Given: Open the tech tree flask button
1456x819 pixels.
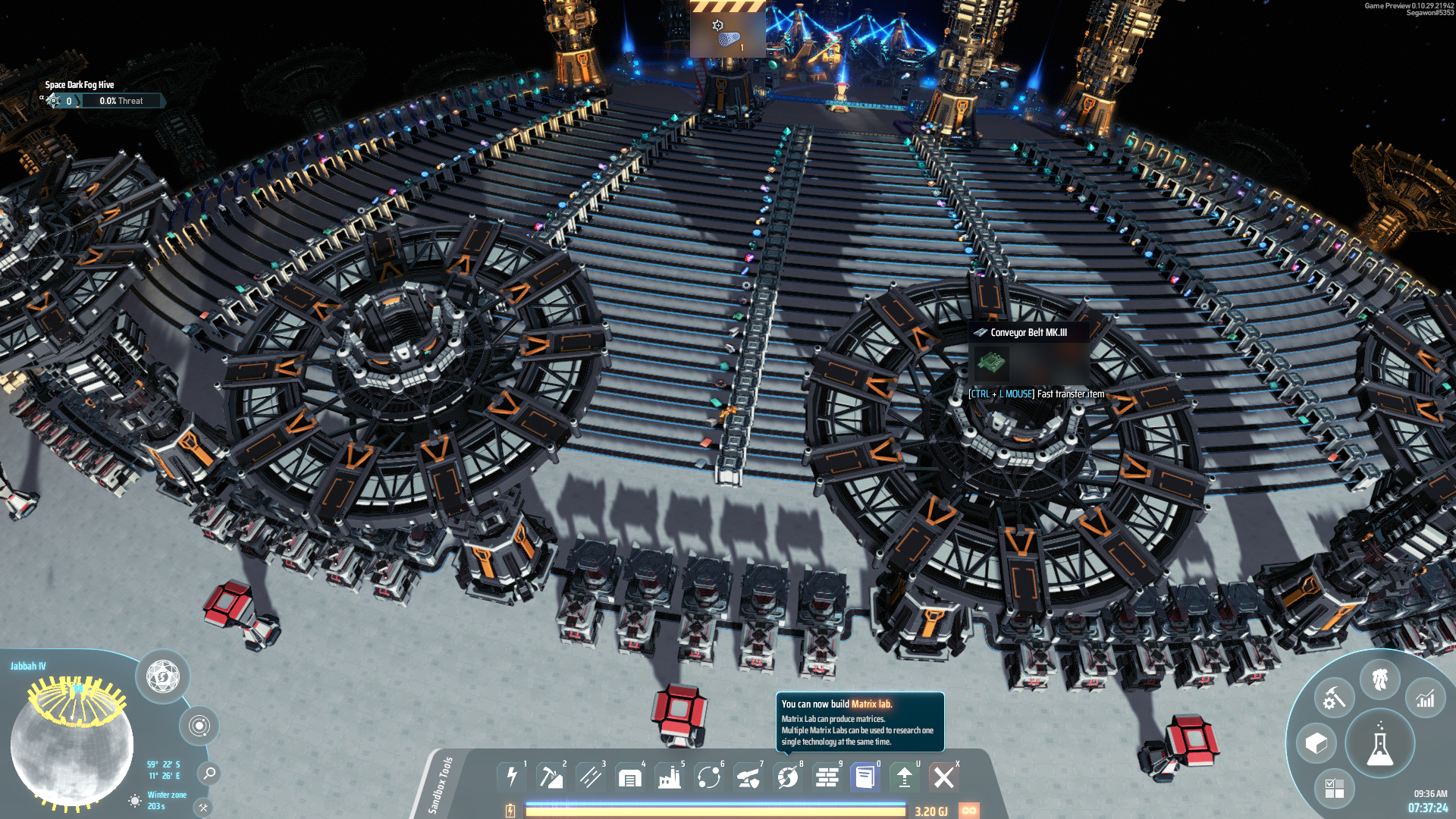Looking at the screenshot, I should [1379, 745].
